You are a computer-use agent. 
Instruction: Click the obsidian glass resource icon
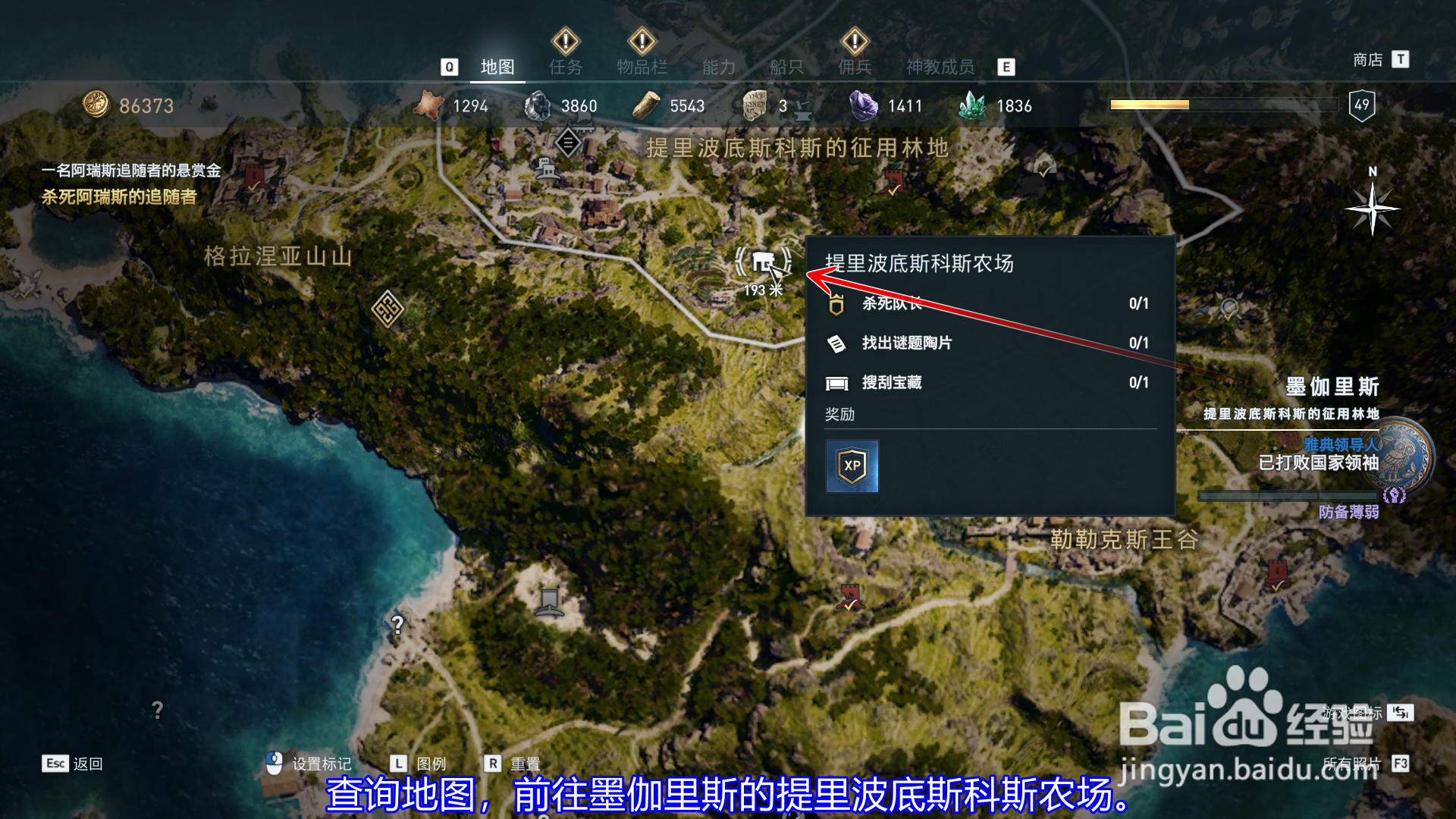(x=540, y=105)
